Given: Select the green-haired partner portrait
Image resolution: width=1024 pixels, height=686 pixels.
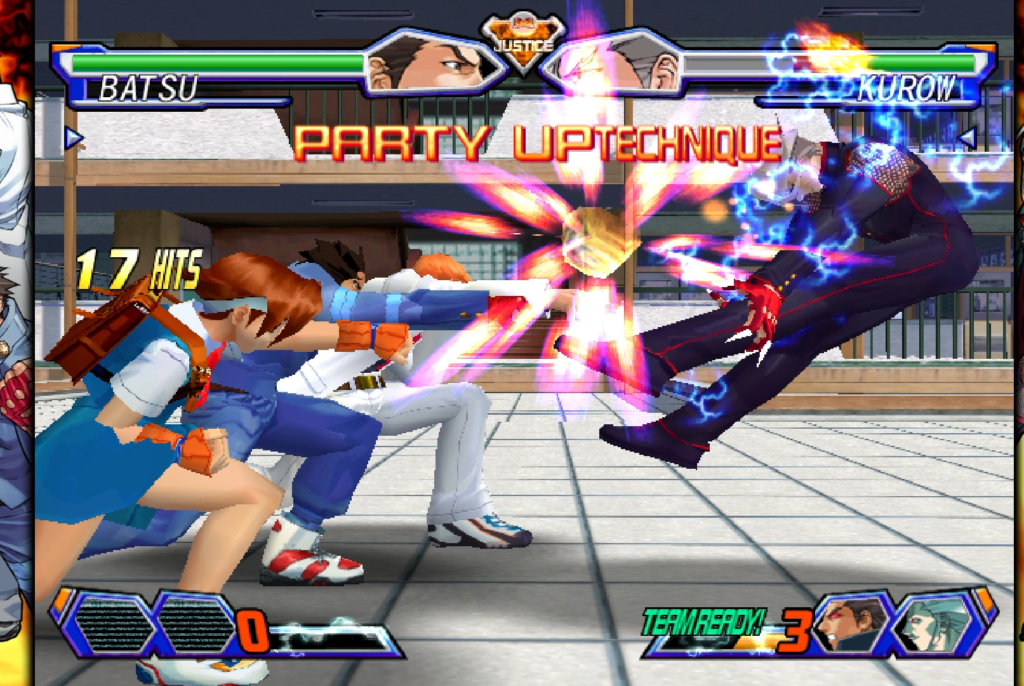Looking at the screenshot, I should click(932, 625).
